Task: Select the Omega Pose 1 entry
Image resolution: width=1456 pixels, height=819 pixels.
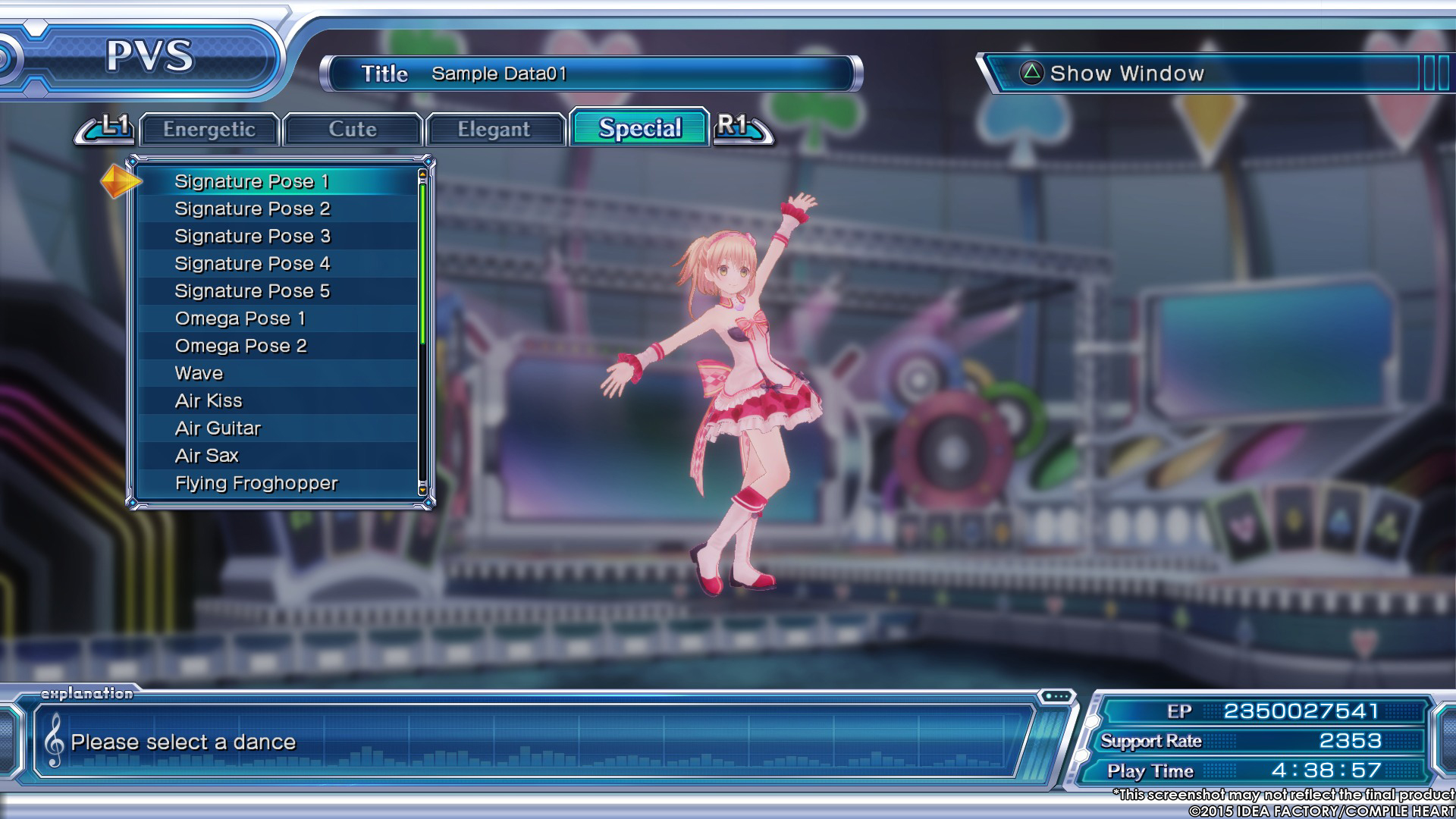Action: point(240,318)
